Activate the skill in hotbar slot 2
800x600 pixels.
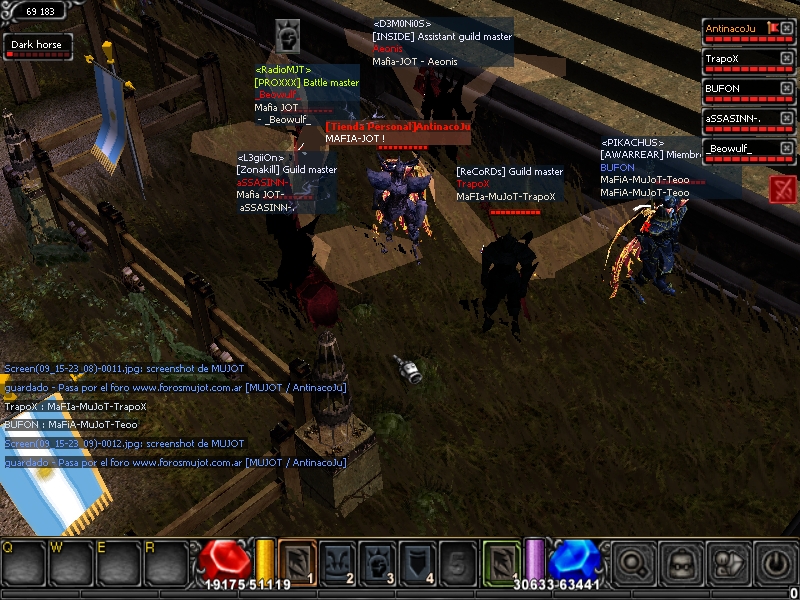coord(337,561)
